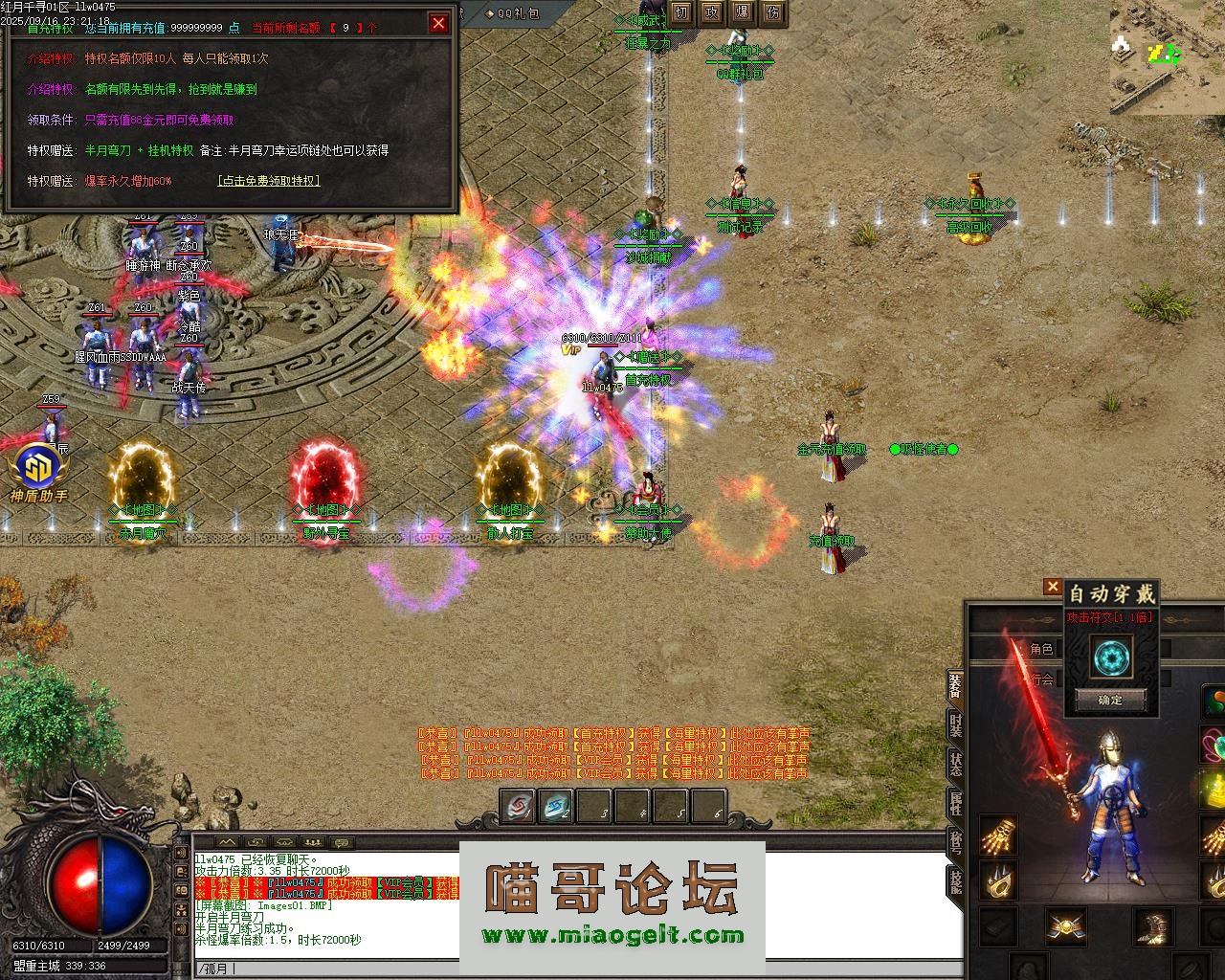Click the free privilege claim link
The image size is (1225, 980).
(269, 180)
